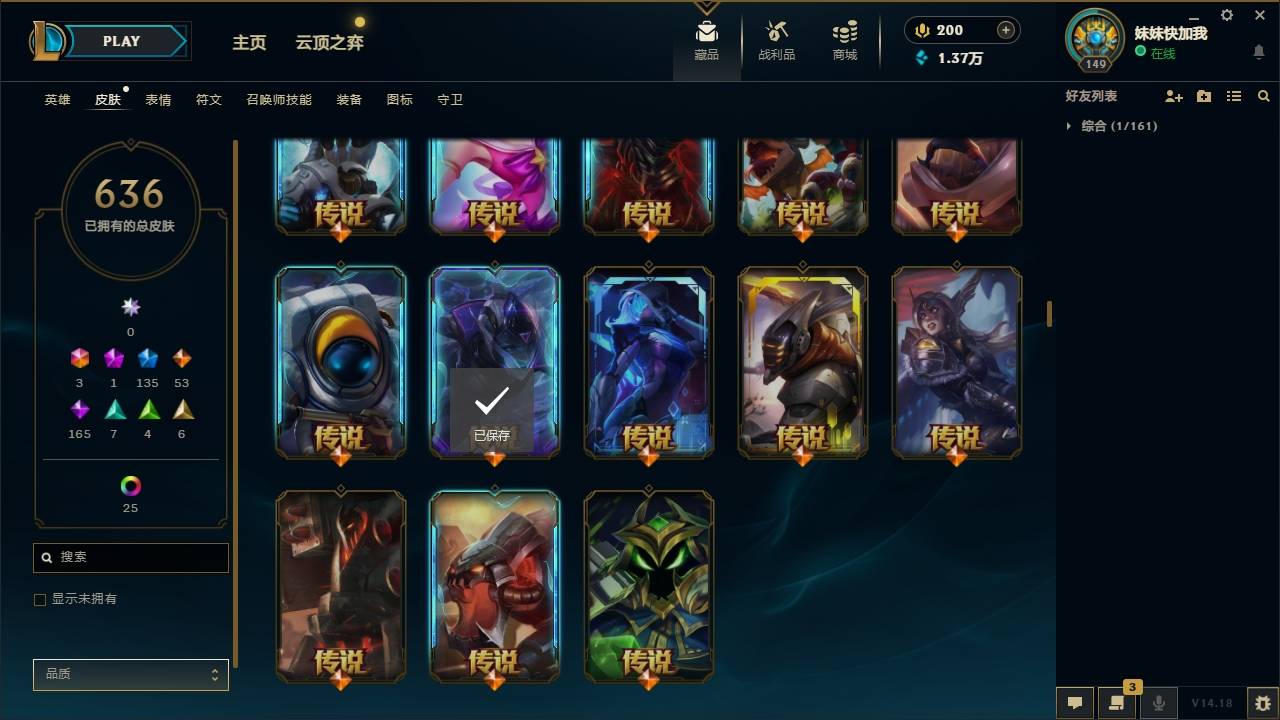This screenshot has width=1280, height=720.
Task: Open the 商城 (Store) icon
Action: point(843,38)
